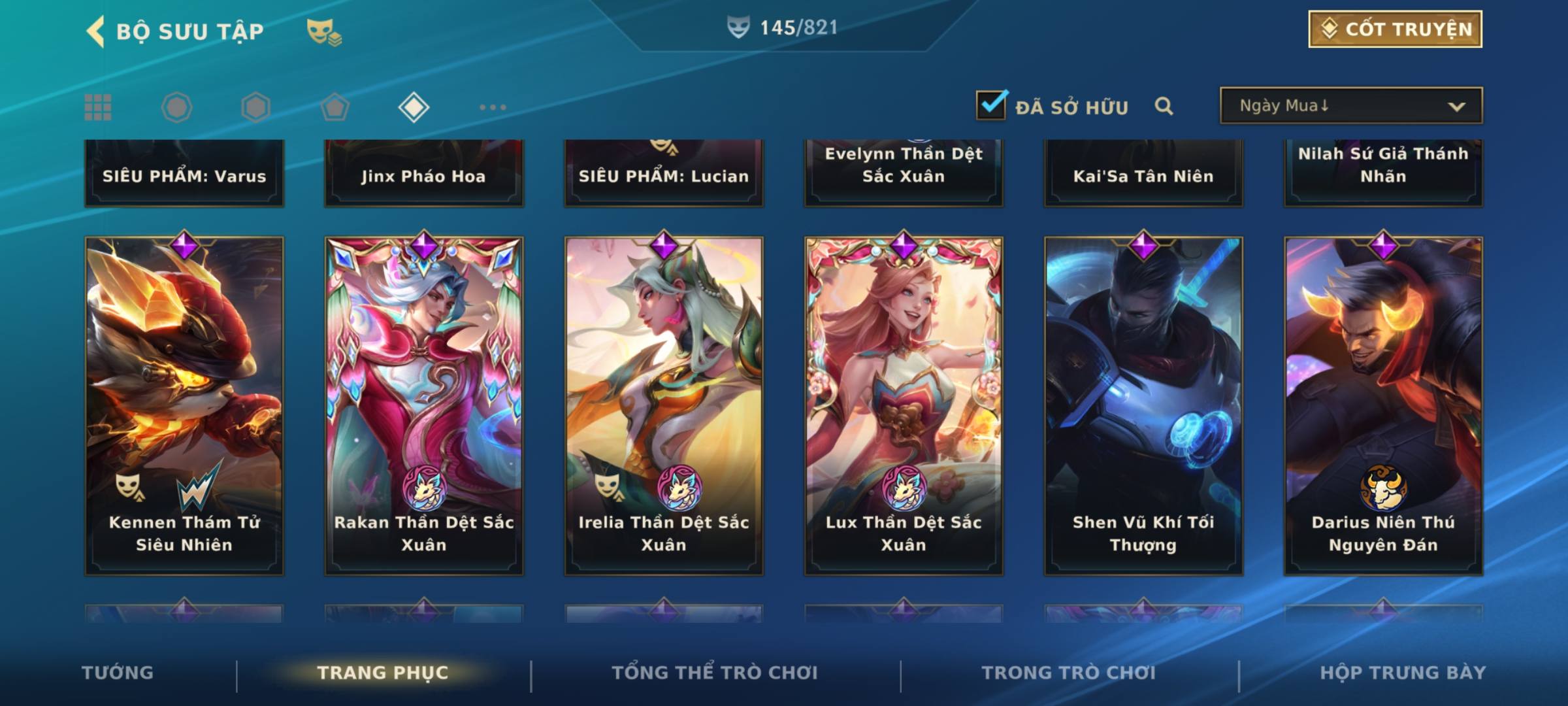This screenshot has width=1568, height=706.
Task: Switch to Tổng Thể Trò Chơi tab
Action: [715, 673]
